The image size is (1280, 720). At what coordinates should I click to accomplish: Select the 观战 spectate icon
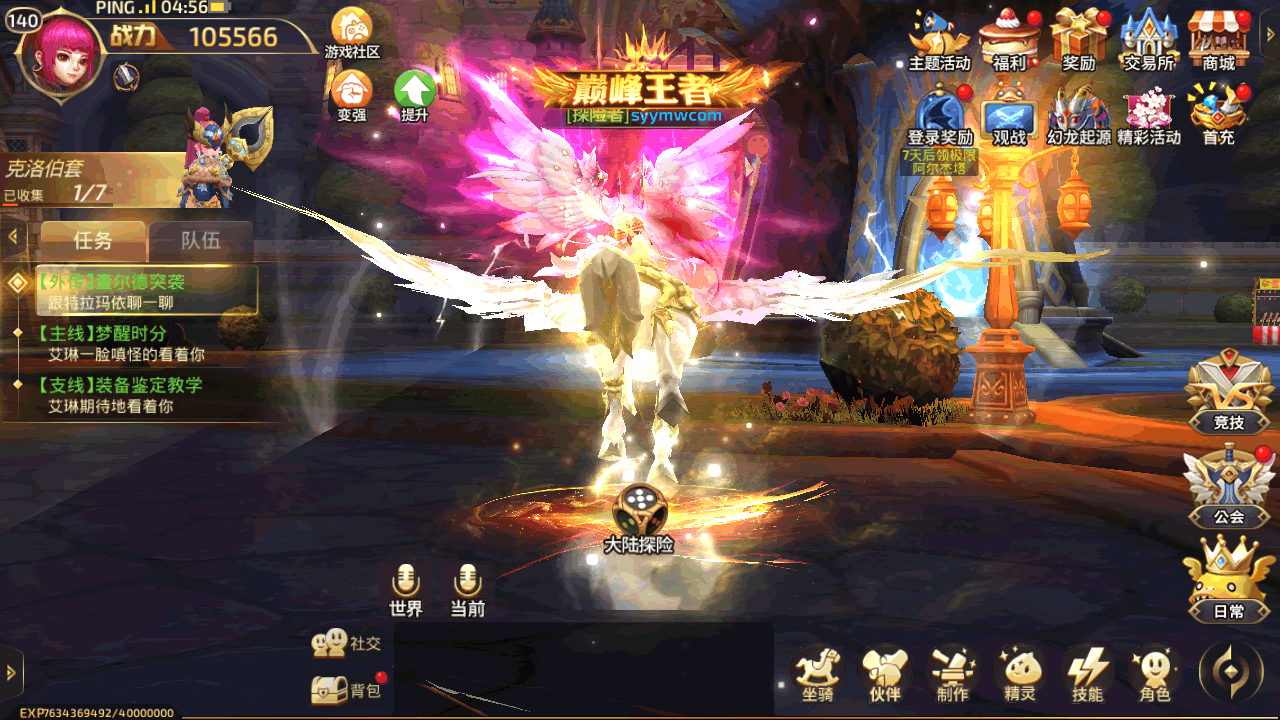point(1009,112)
